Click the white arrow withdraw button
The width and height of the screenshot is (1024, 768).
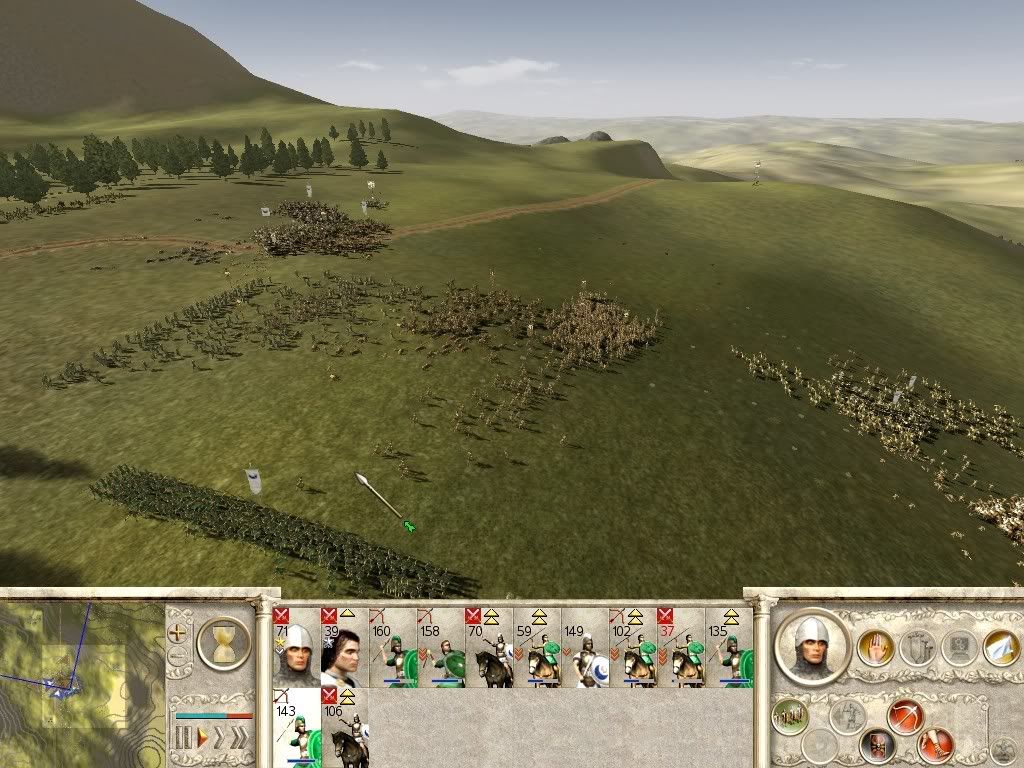click(1000, 648)
